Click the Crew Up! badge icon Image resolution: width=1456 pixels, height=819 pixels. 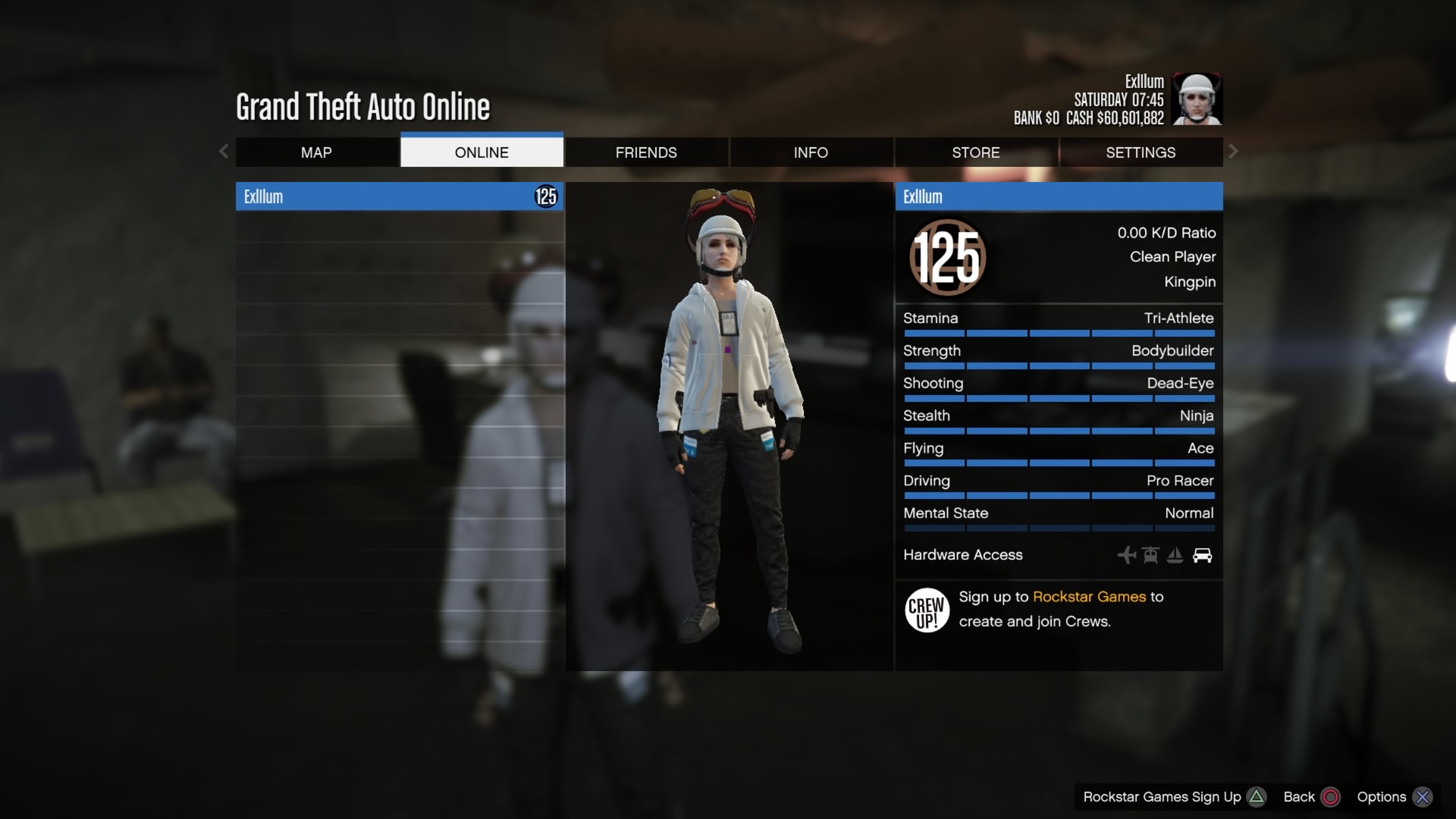pyautogui.click(x=927, y=610)
